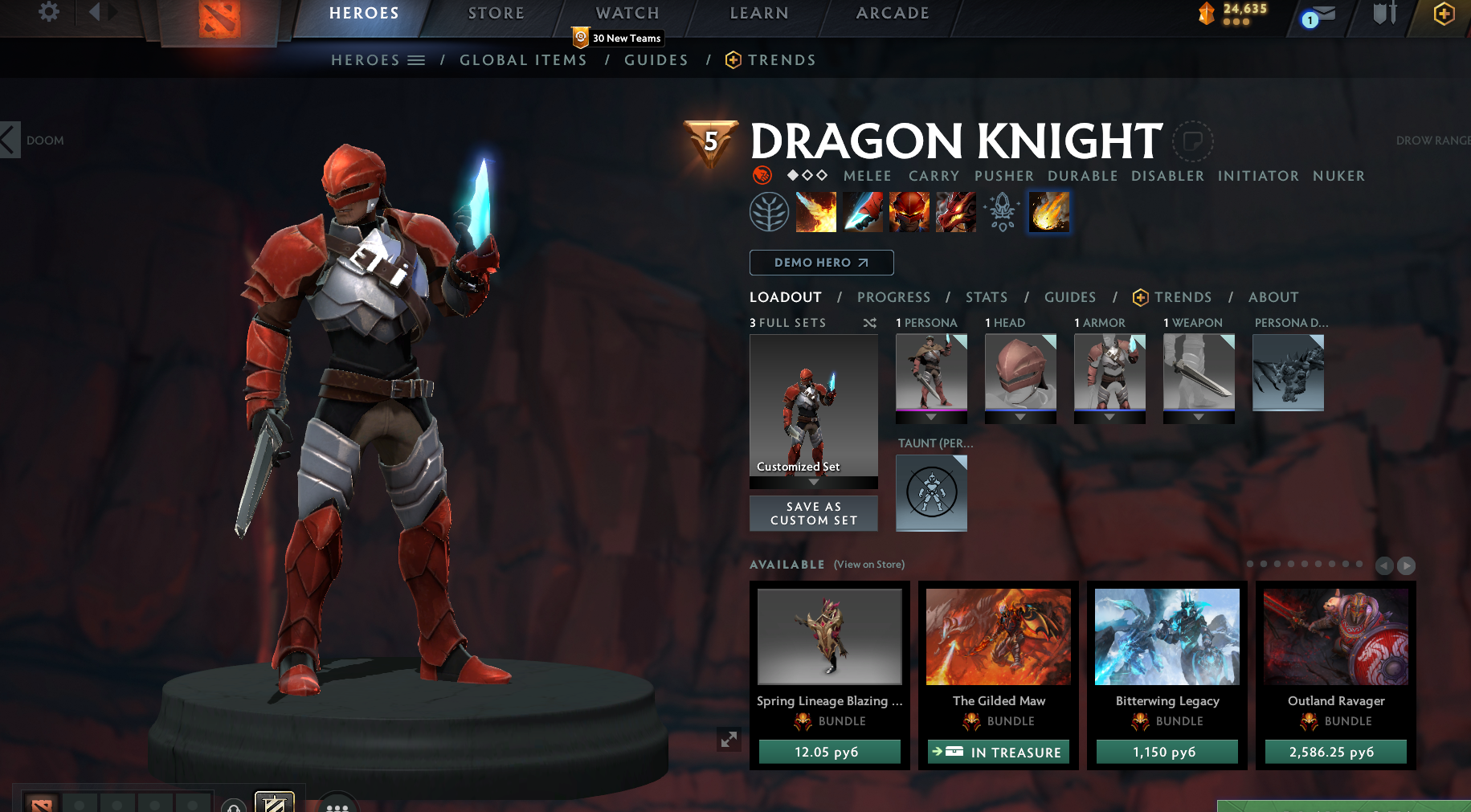
Task: Switch to the STATS tab
Action: pyautogui.click(x=987, y=297)
